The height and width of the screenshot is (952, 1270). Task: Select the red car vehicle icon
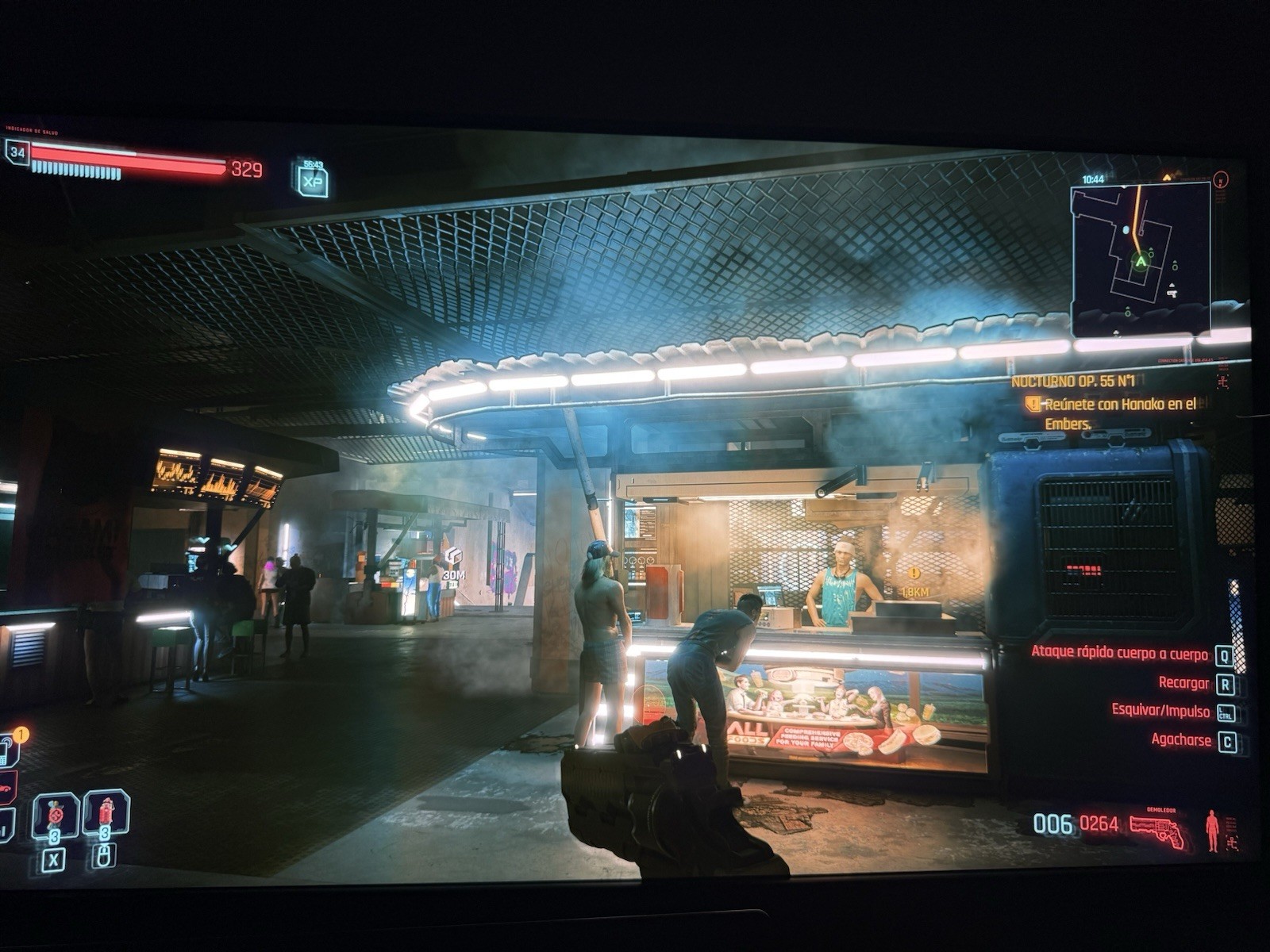pos(5,789)
